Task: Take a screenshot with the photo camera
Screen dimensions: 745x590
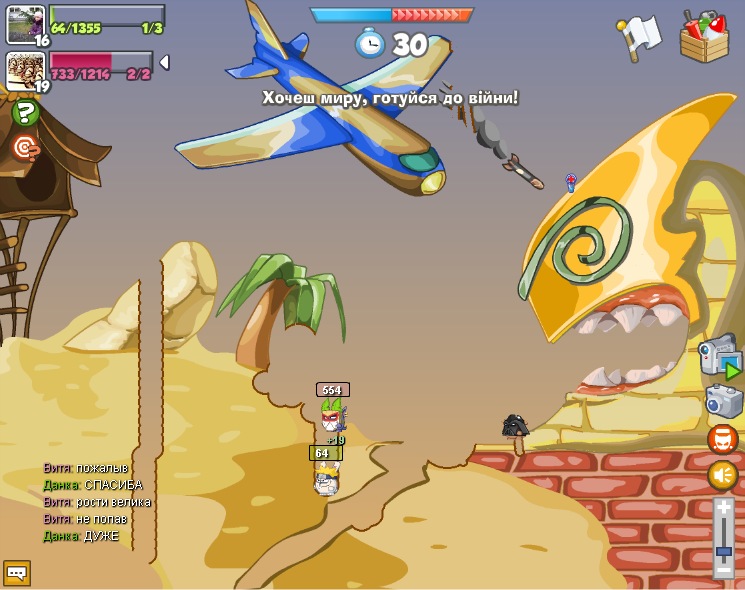Action: [x=722, y=401]
